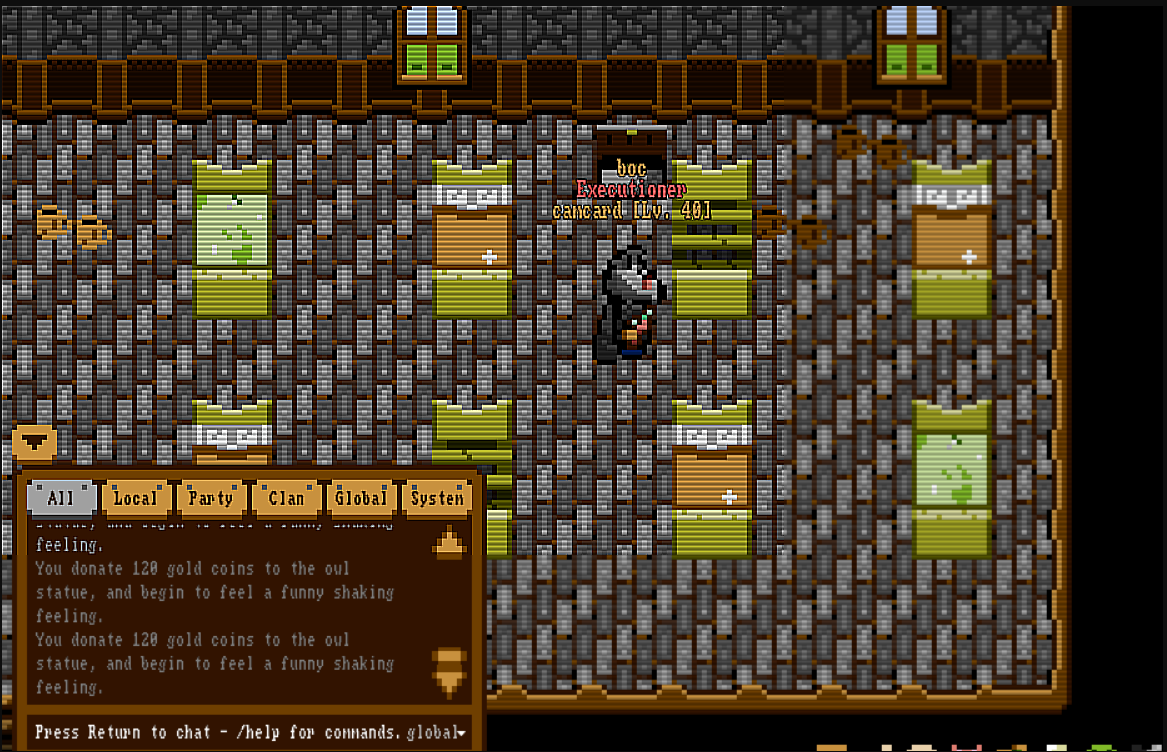Show the Clan chat tab
The image size is (1167, 752).
(x=286, y=497)
